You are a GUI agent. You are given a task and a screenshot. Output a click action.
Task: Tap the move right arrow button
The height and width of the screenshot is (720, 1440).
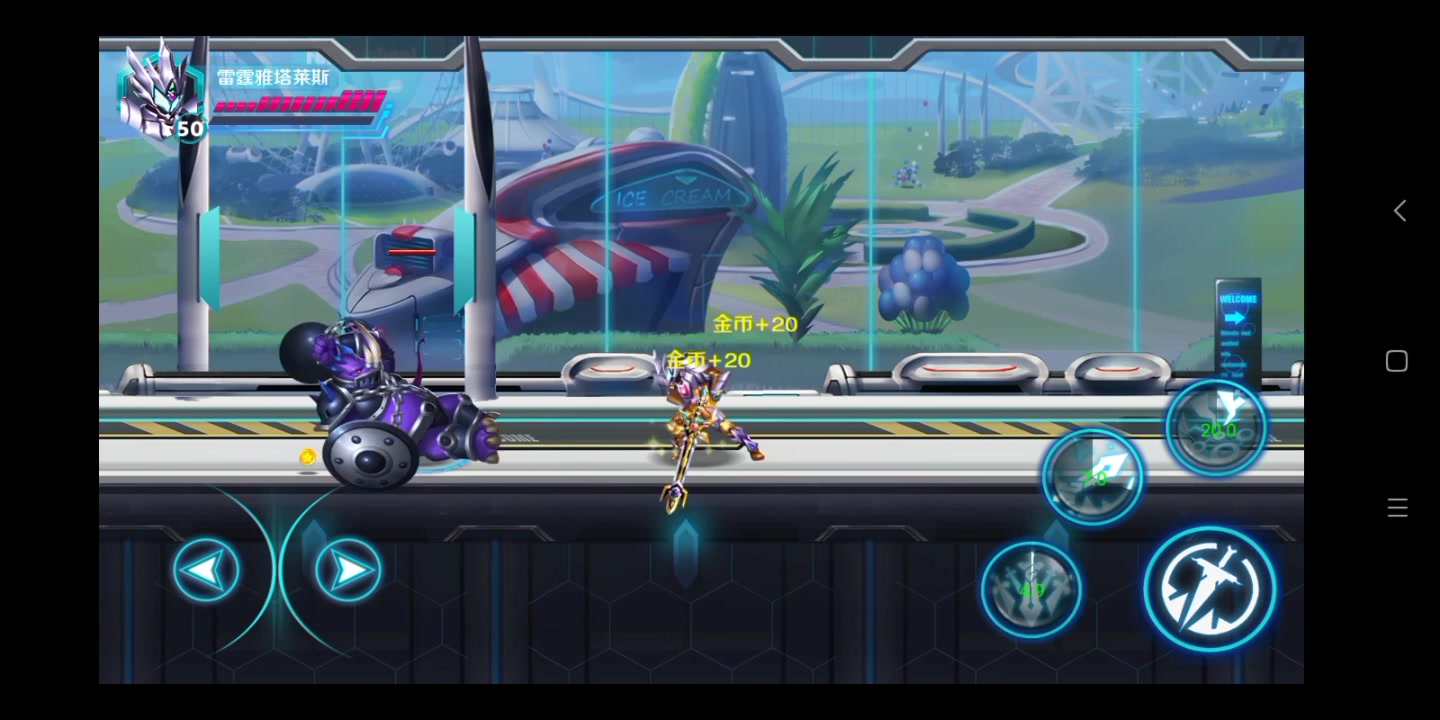pos(348,570)
